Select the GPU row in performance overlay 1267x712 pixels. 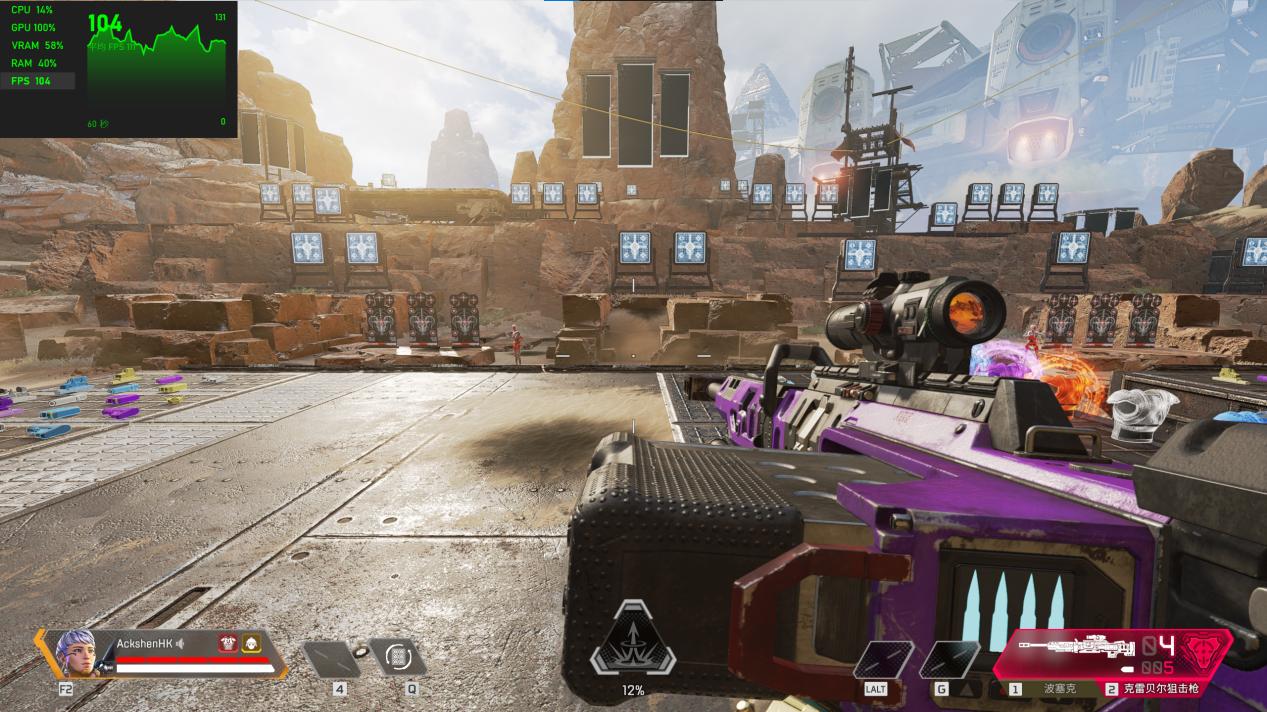pyautogui.click(x=37, y=27)
